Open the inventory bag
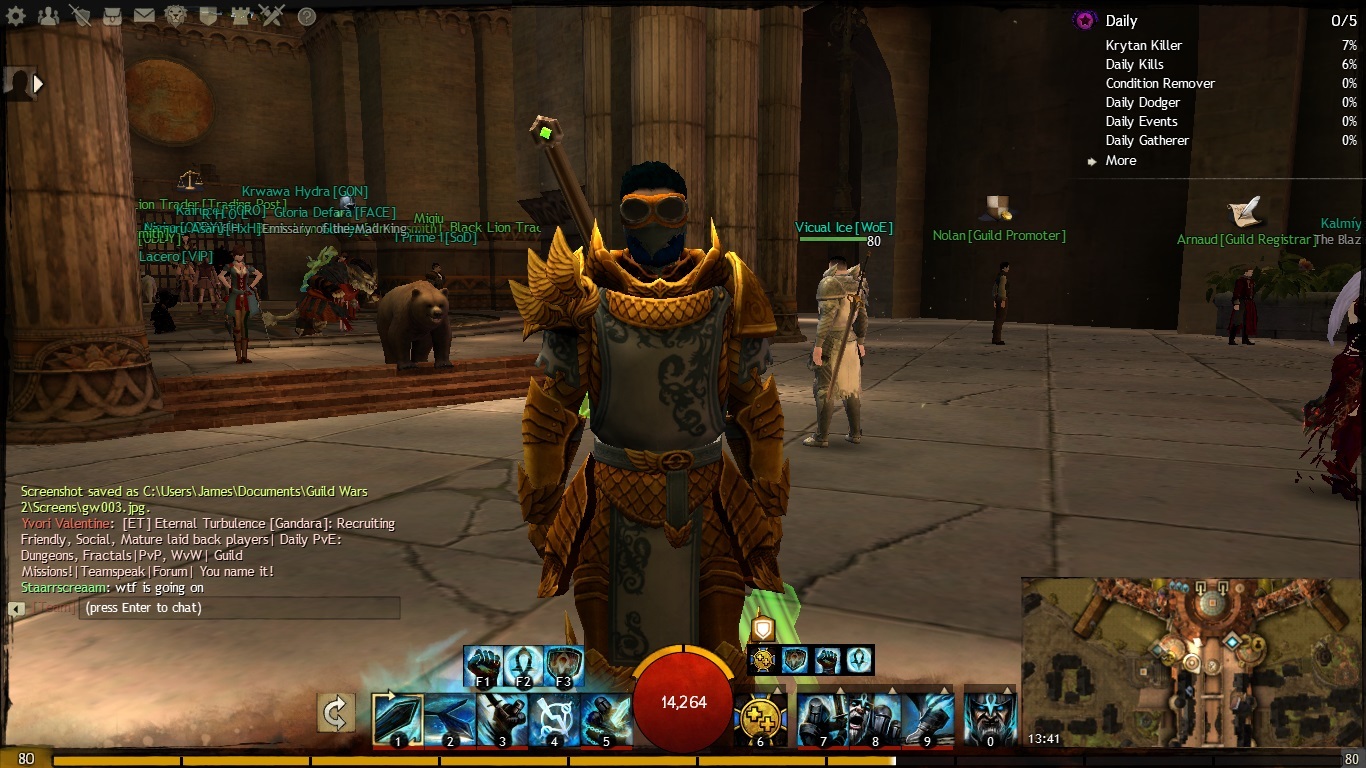Image resolution: width=1366 pixels, height=768 pixels. [112, 16]
